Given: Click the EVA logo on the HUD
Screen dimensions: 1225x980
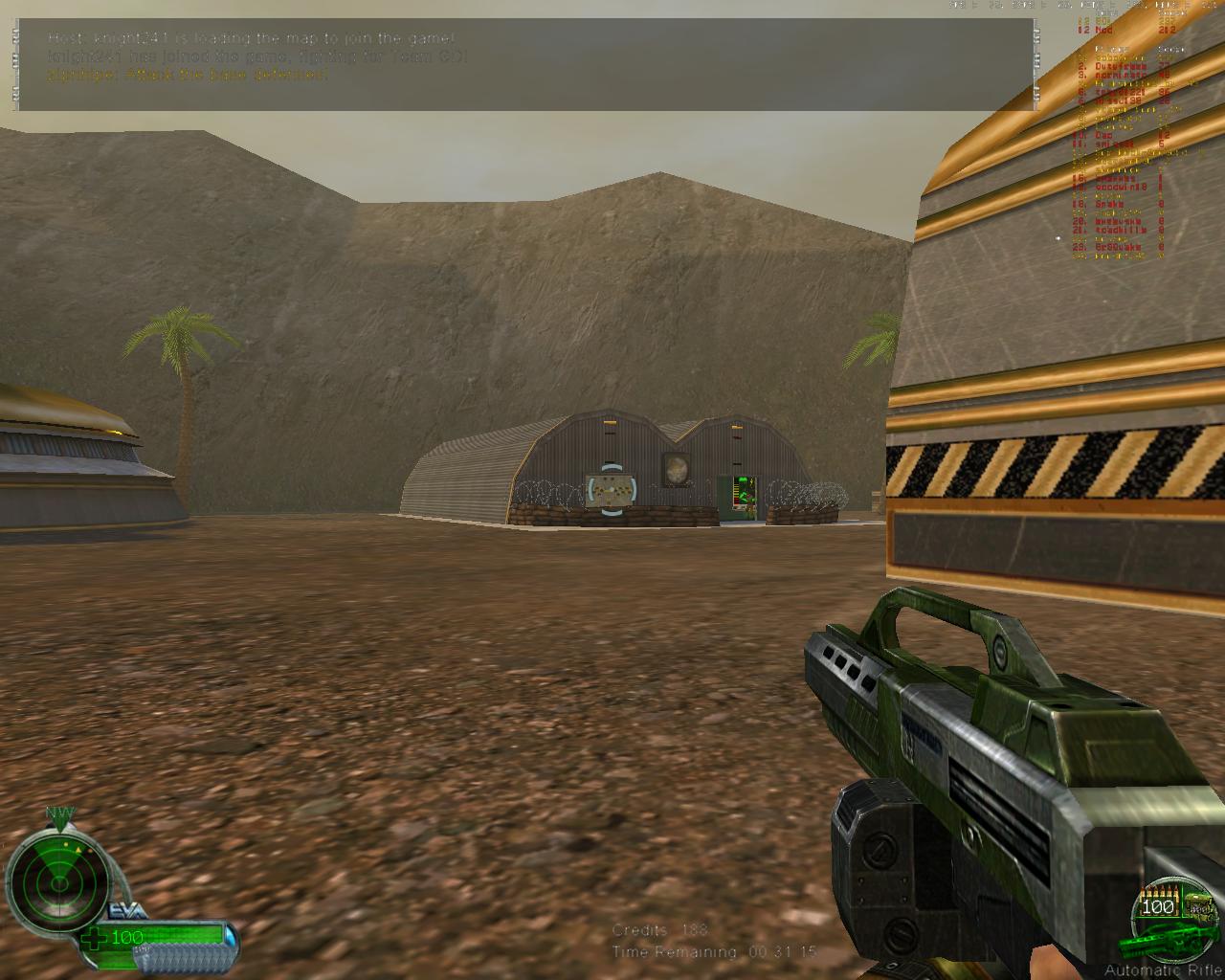Looking at the screenshot, I should click(x=124, y=910).
